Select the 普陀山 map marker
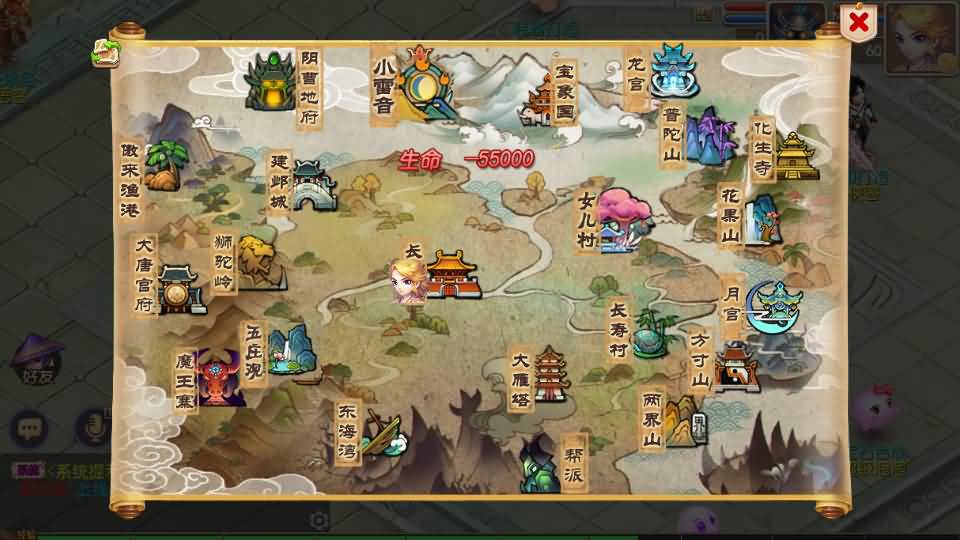 pos(708,137)
